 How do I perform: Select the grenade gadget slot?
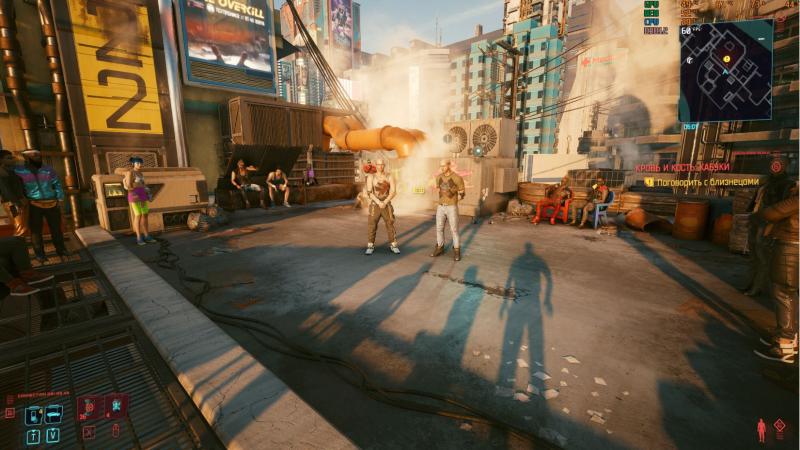point(115,407)
